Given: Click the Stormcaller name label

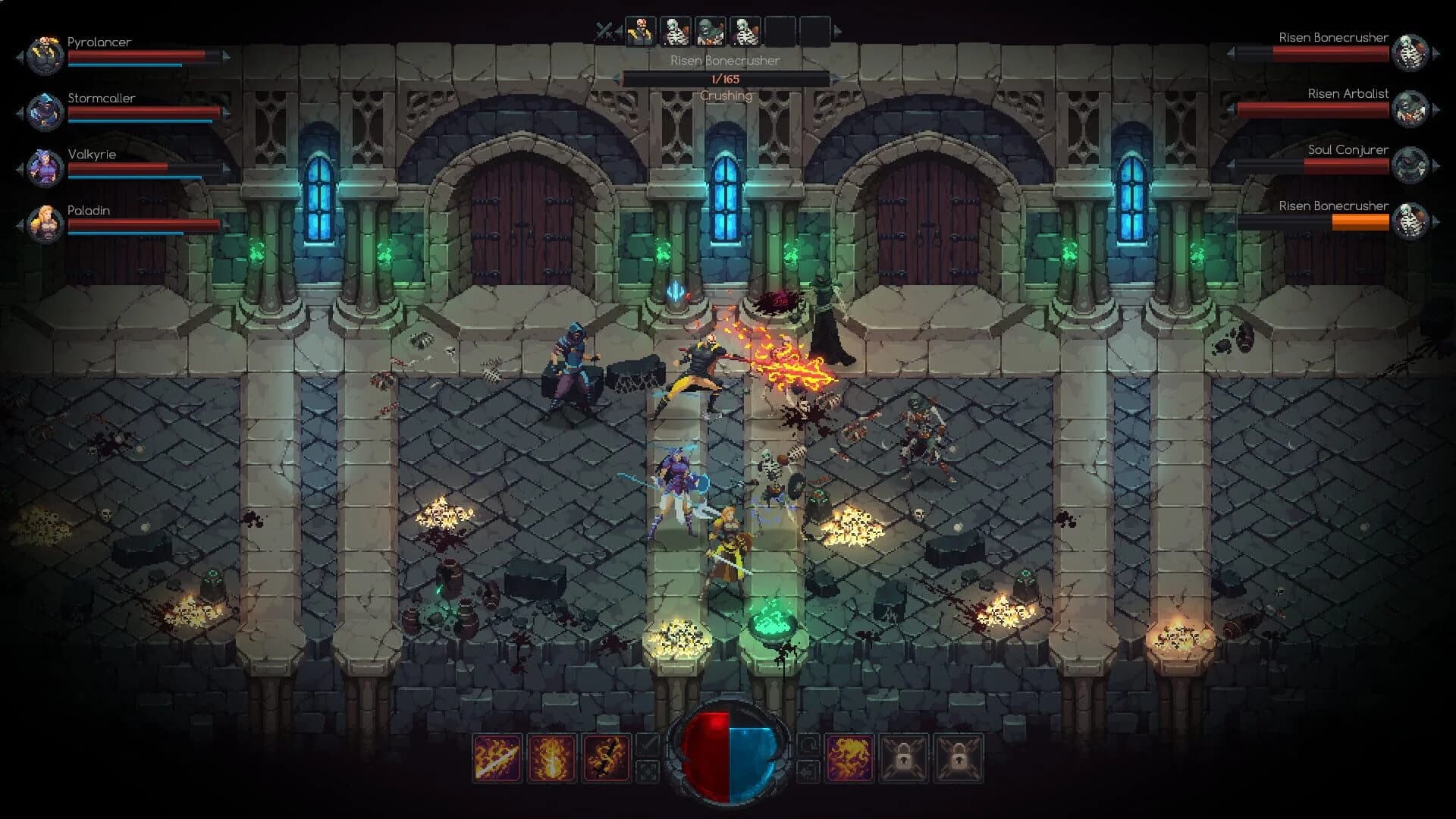Looking at the screenshot, I should coord(100,98).
